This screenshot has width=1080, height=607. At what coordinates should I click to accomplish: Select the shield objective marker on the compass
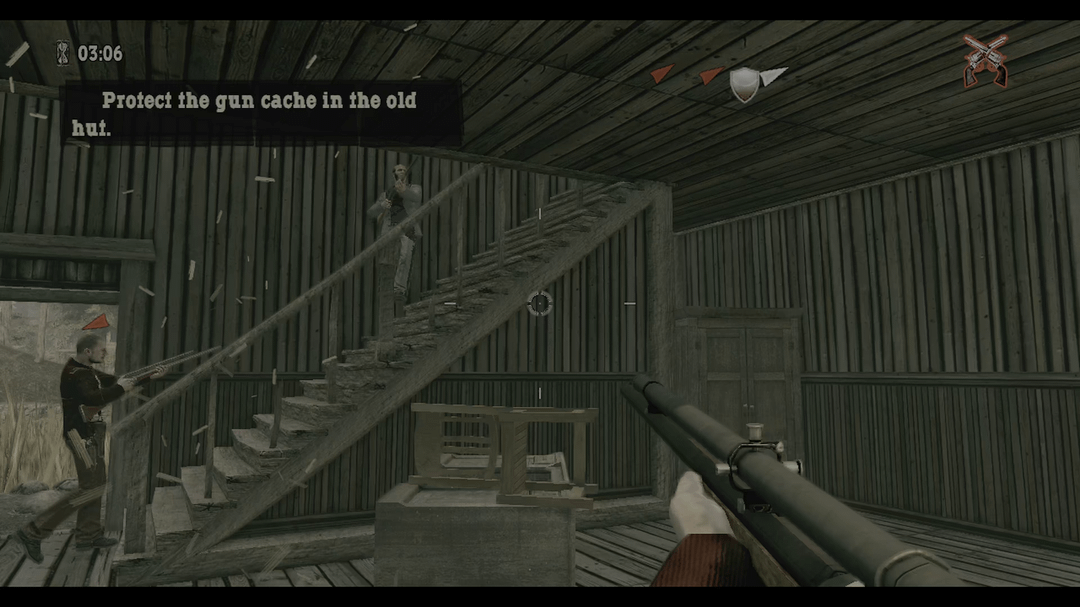point(743,84)
